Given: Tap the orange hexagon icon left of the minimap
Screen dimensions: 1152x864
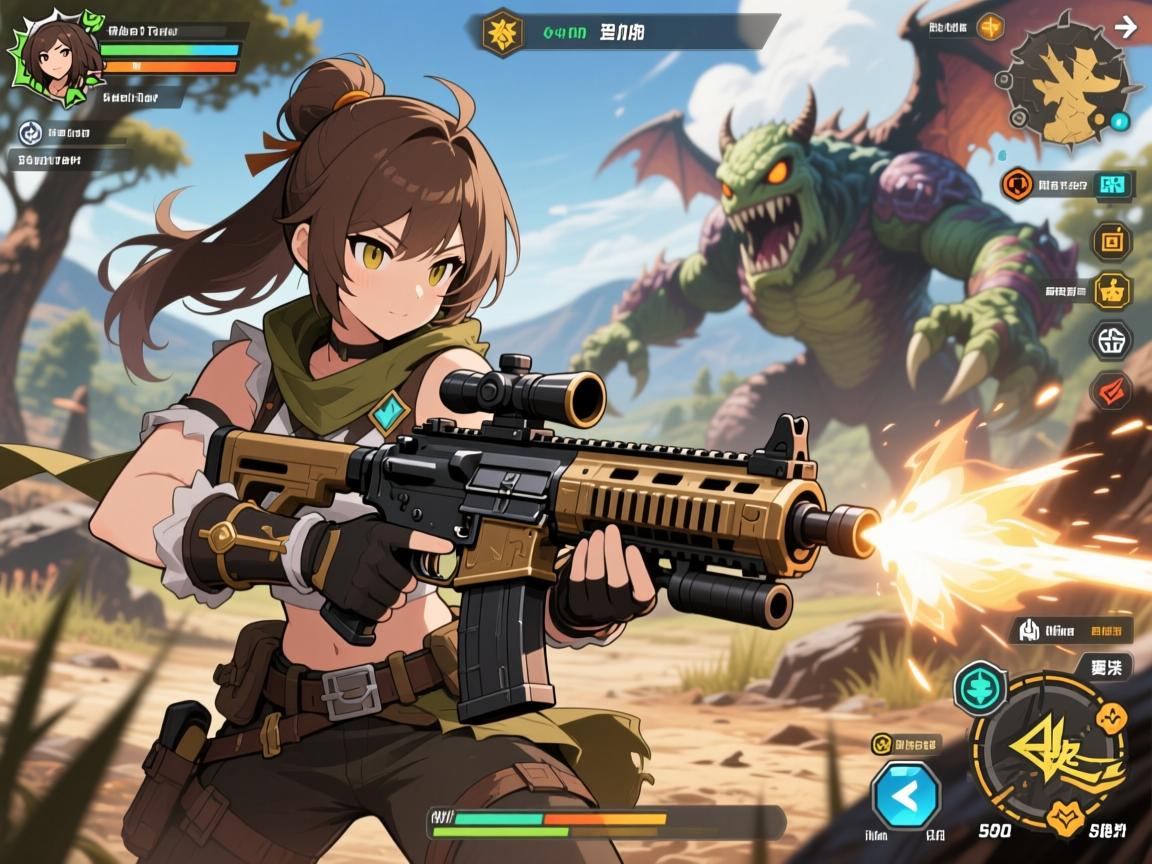Looking at the screenshot, I should click(990, 27).
